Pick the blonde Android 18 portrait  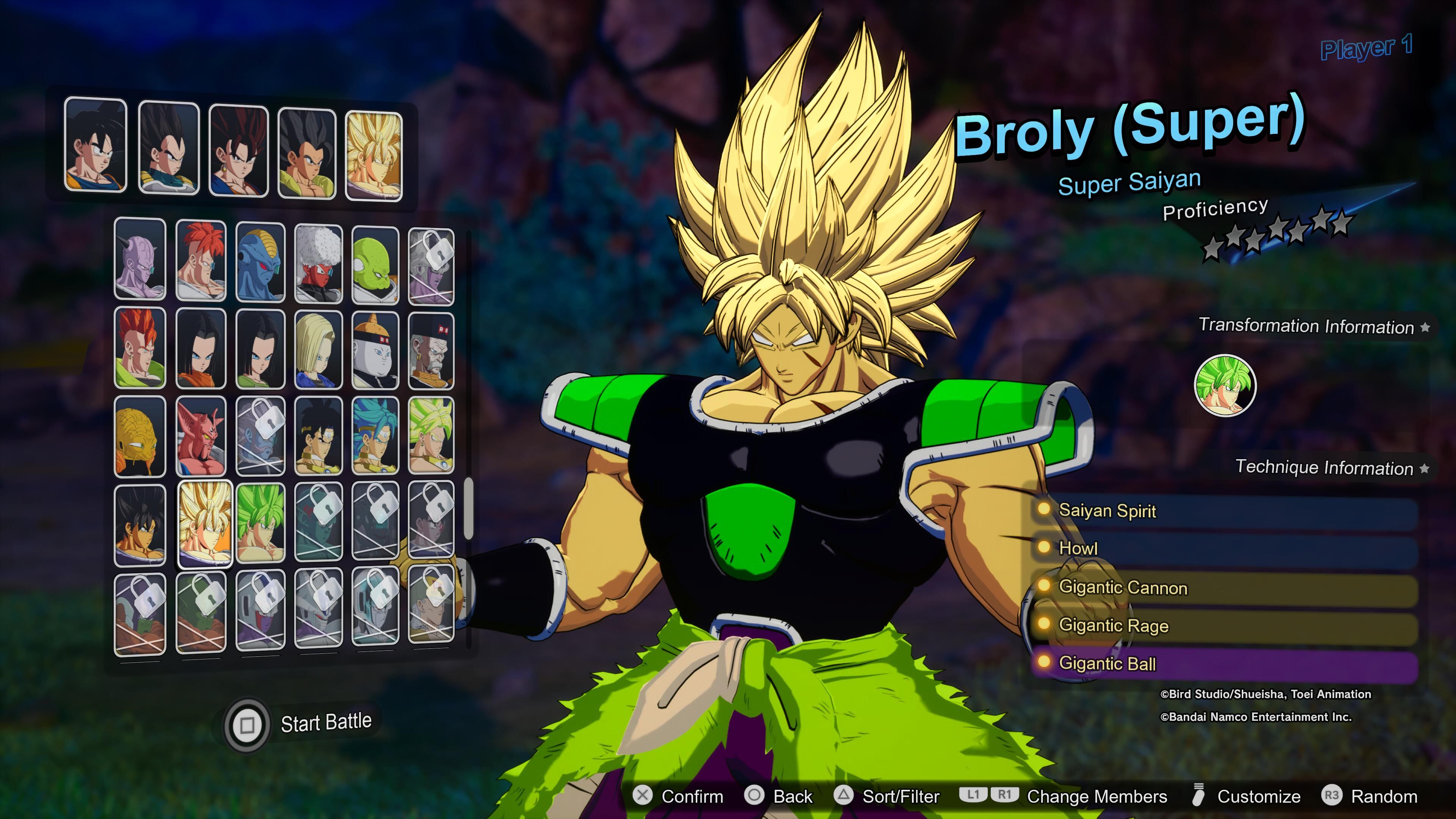click(x=319, y=349)
